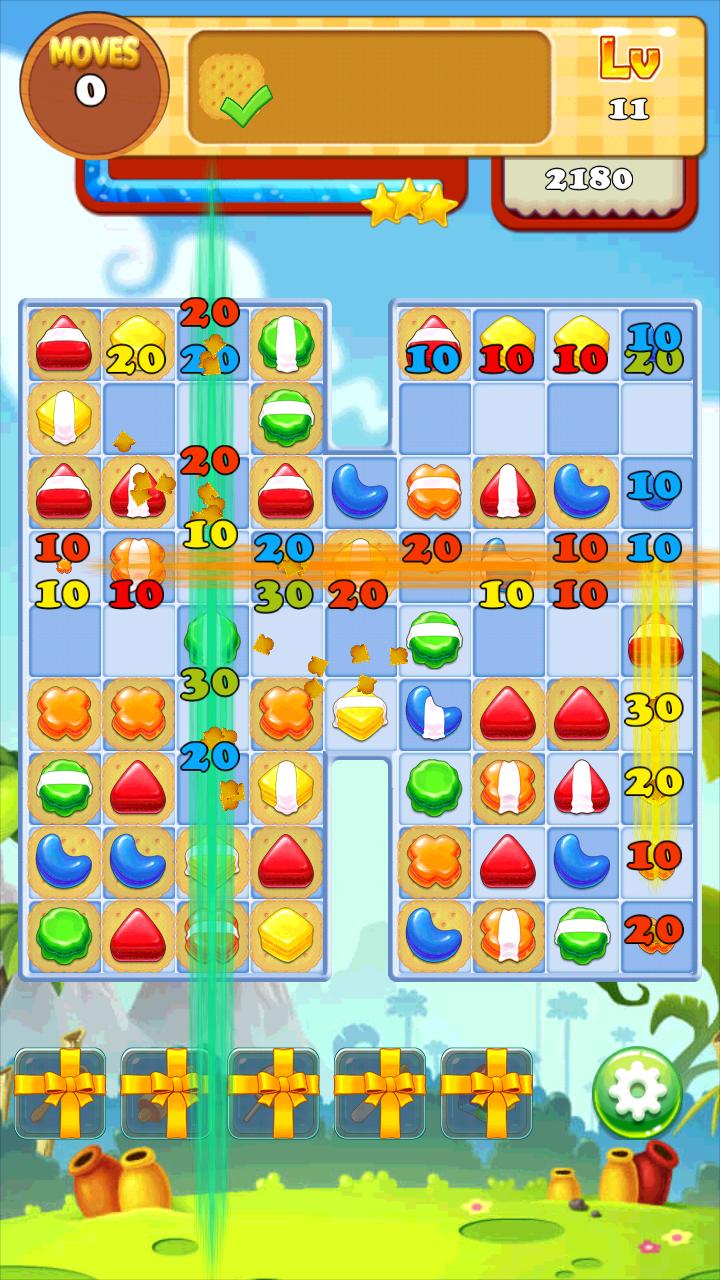720x1280 pixels.
Task: Tap the green candy with vertical white stripe
Action: (285, 343)
